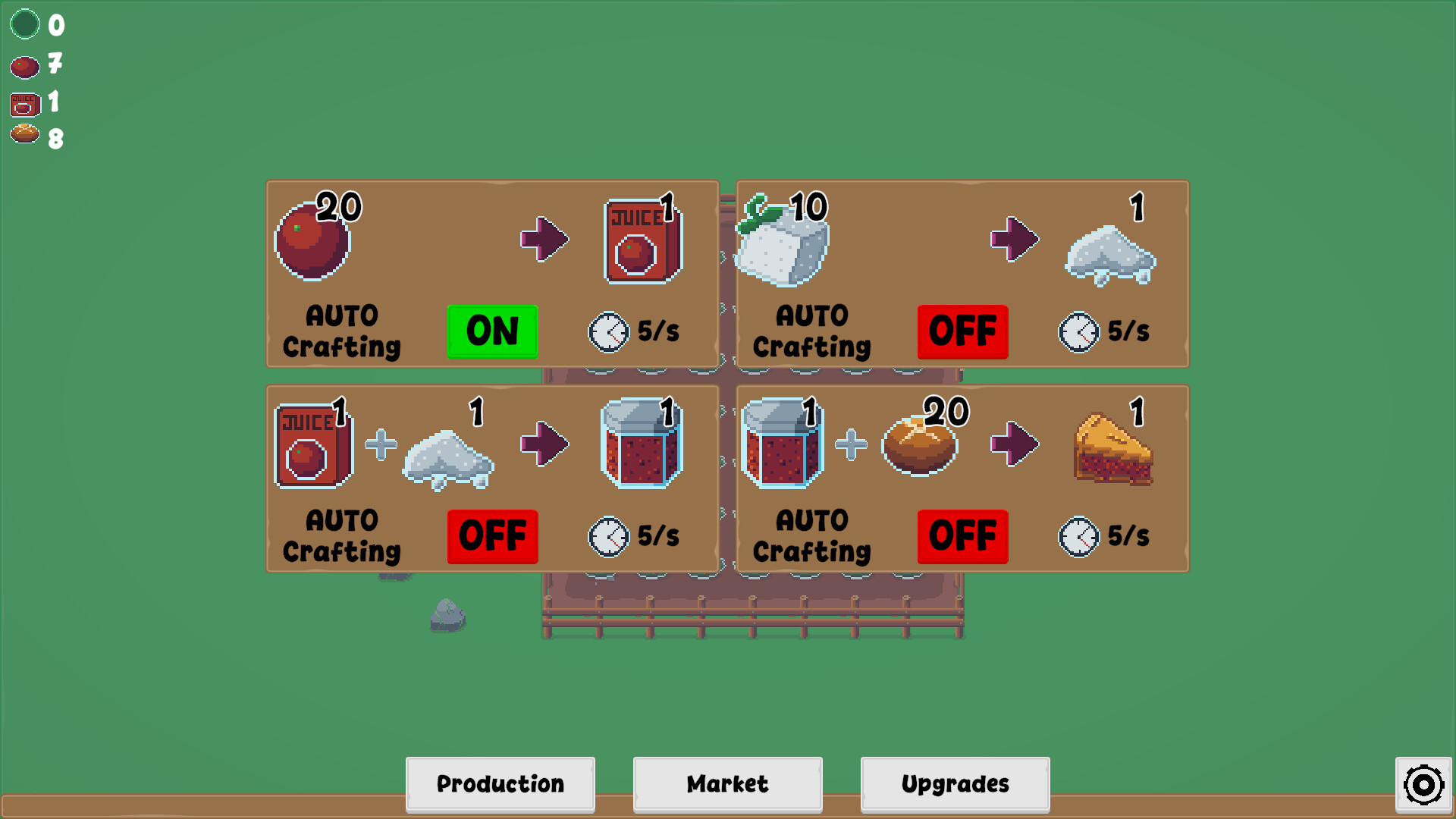Select the sugar cube ingredient icon
The width and height of the screenshot is (1456, 819).
[x=781, y=241]
